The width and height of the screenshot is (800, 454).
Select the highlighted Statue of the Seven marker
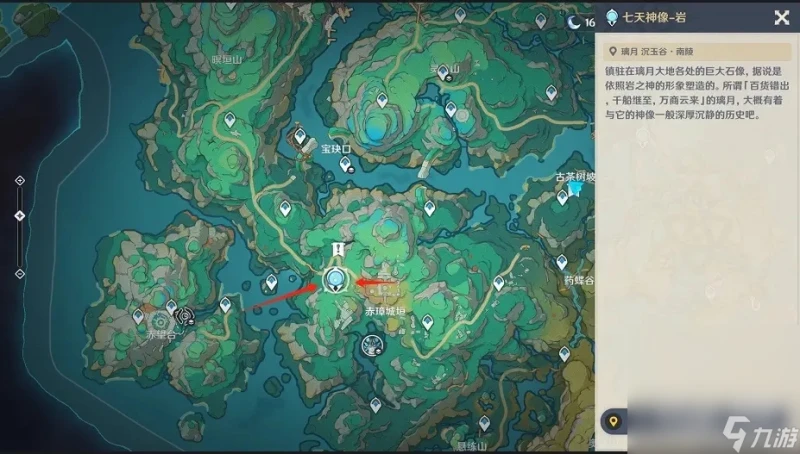[336, 280]
